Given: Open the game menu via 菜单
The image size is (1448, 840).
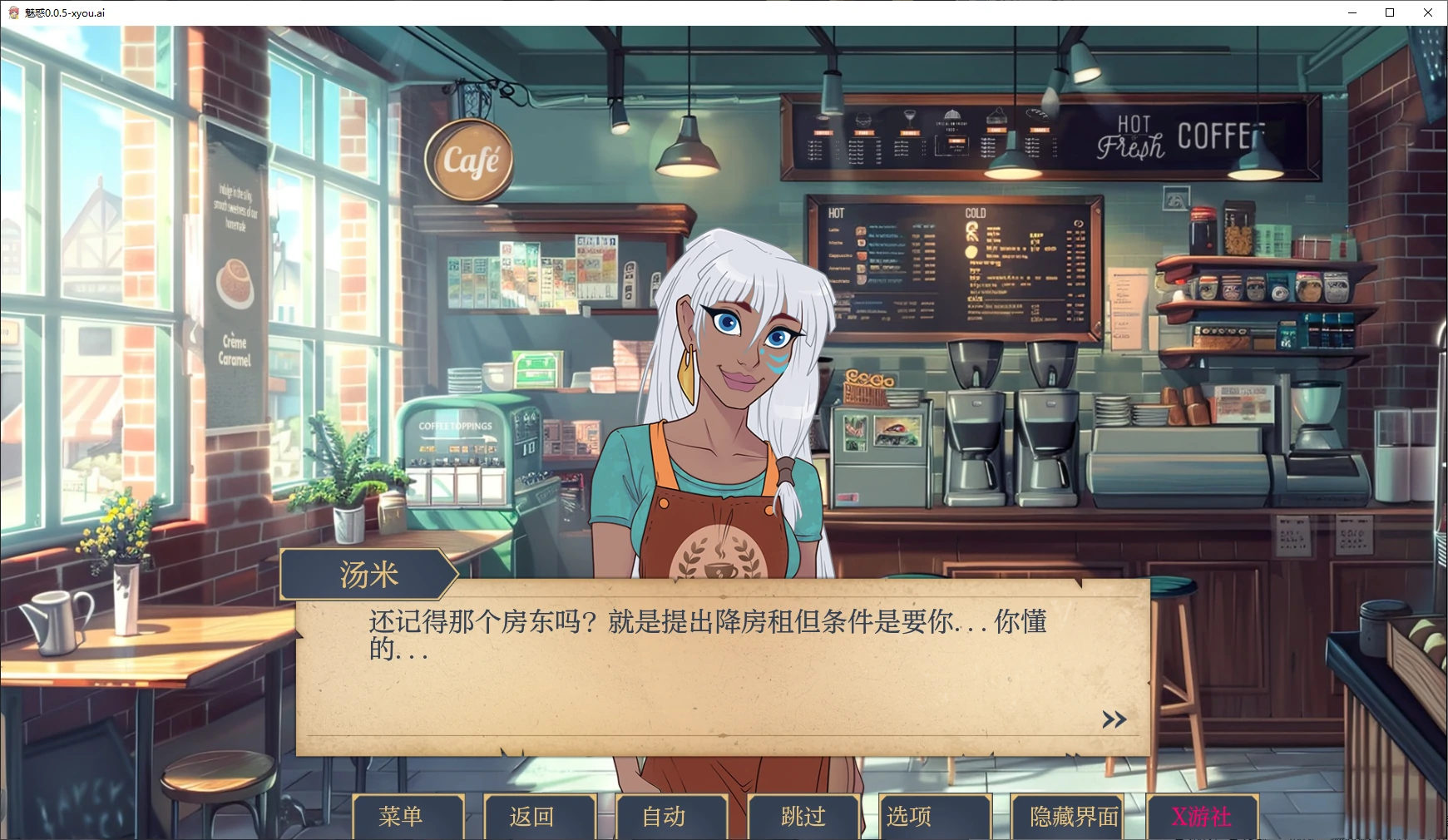Looking at the screenshot, I should [x=409, y=817].
